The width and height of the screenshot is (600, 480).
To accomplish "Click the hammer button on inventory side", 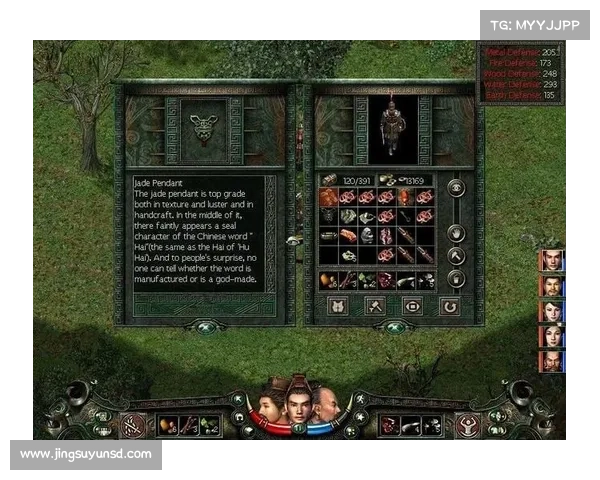I will coord(456,256).
